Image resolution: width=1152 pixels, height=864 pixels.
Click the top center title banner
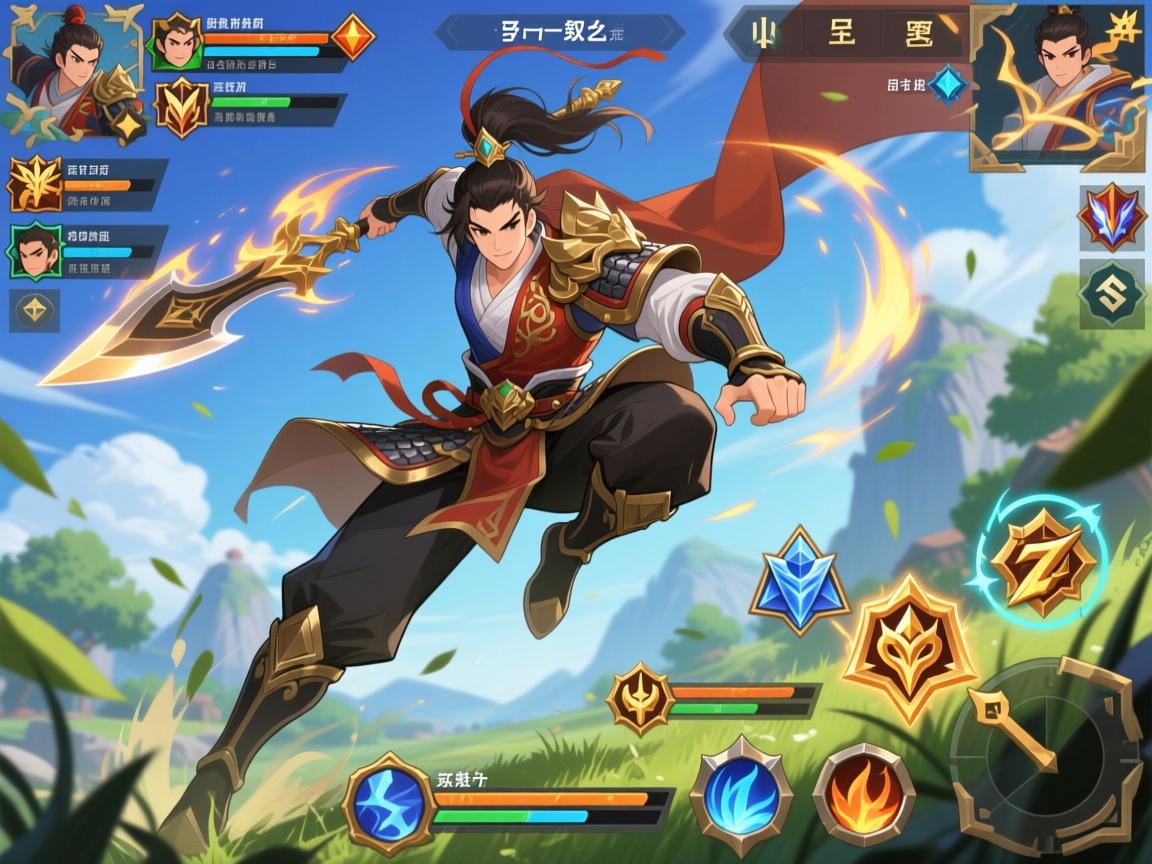pyautogui.click(x=560, y=32)
